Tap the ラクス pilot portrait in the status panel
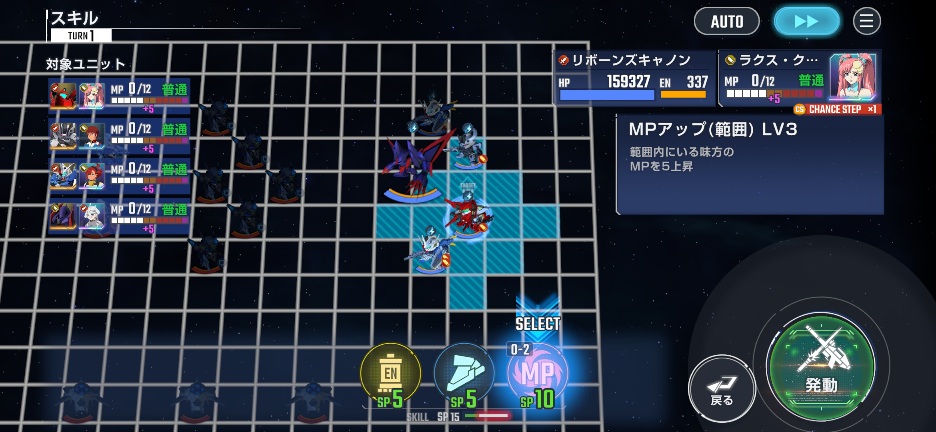This screenshot has height=432, width=936. [853, 77]
